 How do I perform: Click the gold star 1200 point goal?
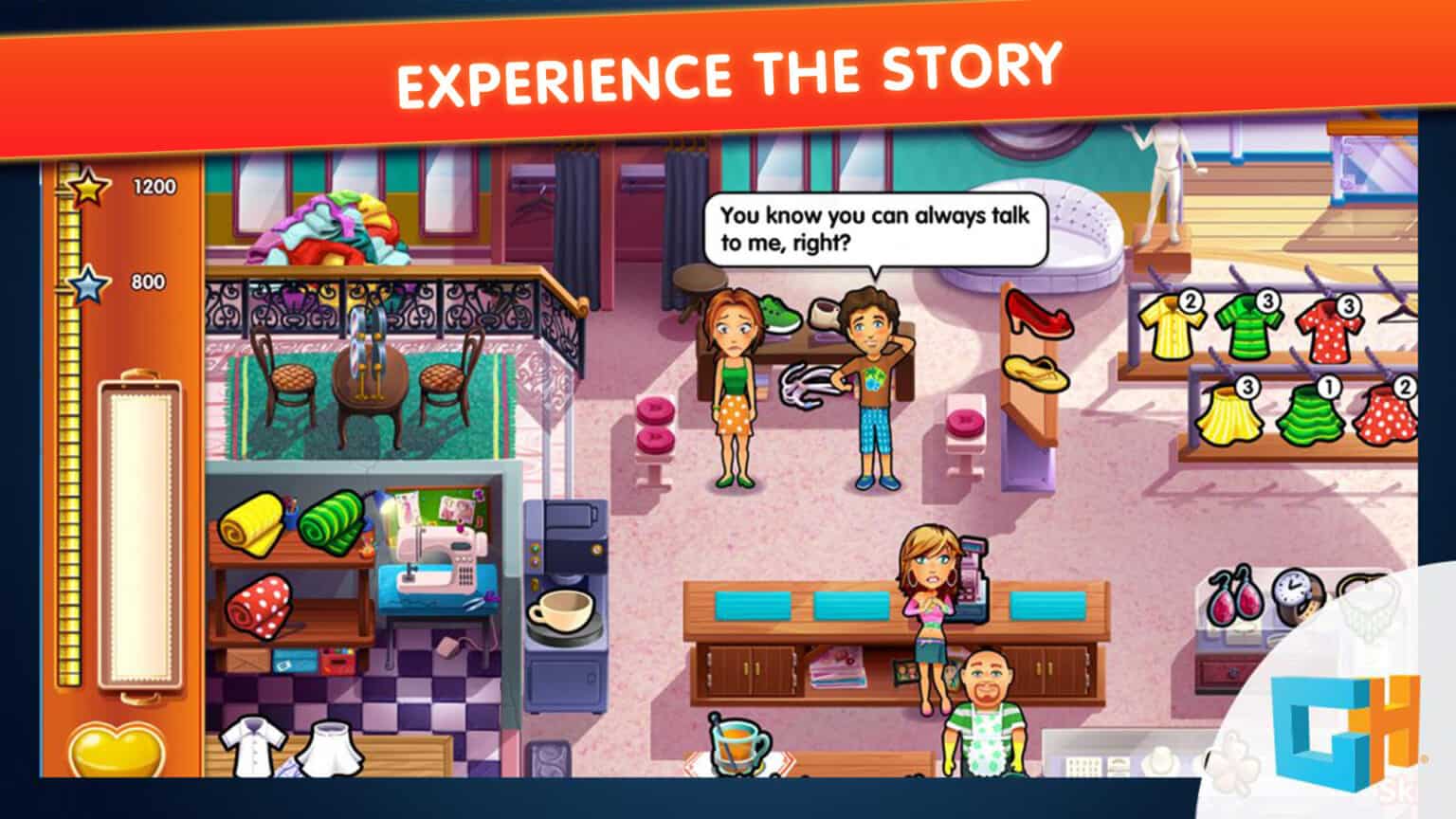(x=87, y=188)
